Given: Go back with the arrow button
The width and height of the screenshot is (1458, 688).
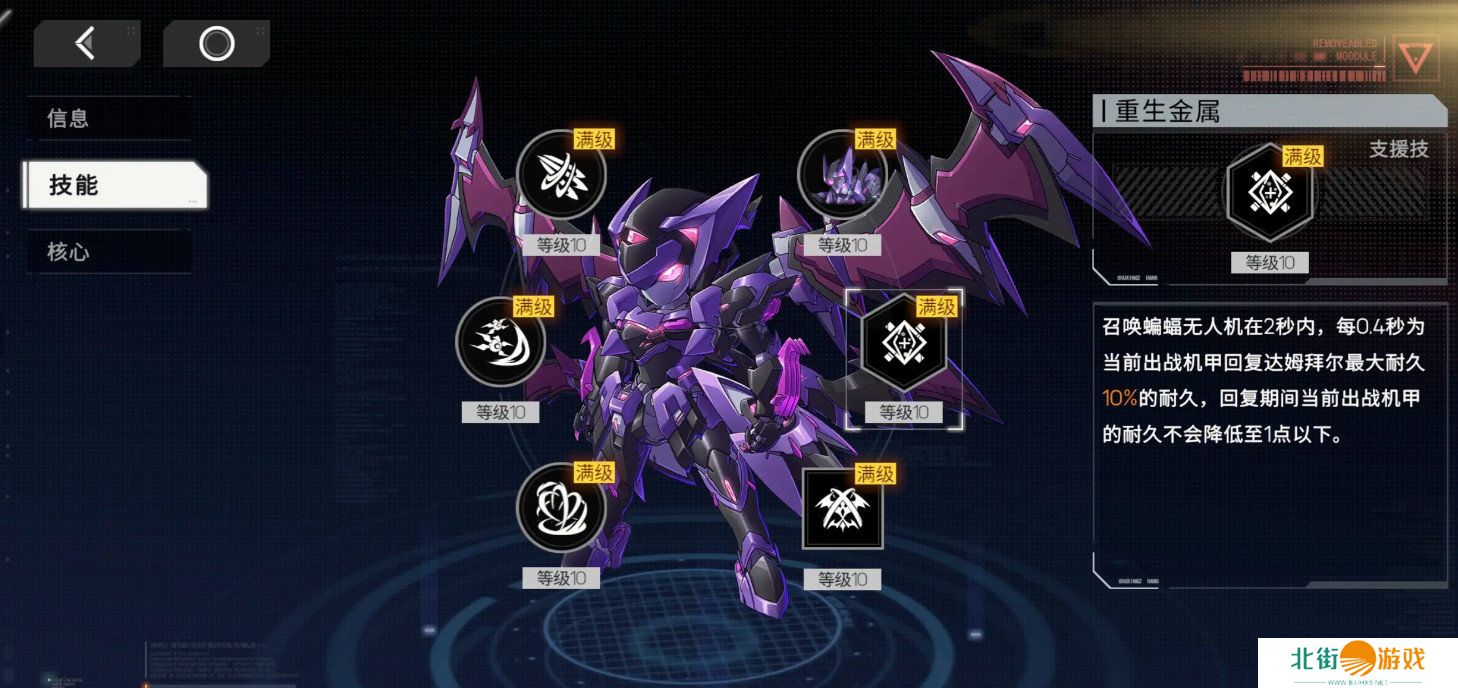Looking at the screenshot, I should tap(86, 43).
